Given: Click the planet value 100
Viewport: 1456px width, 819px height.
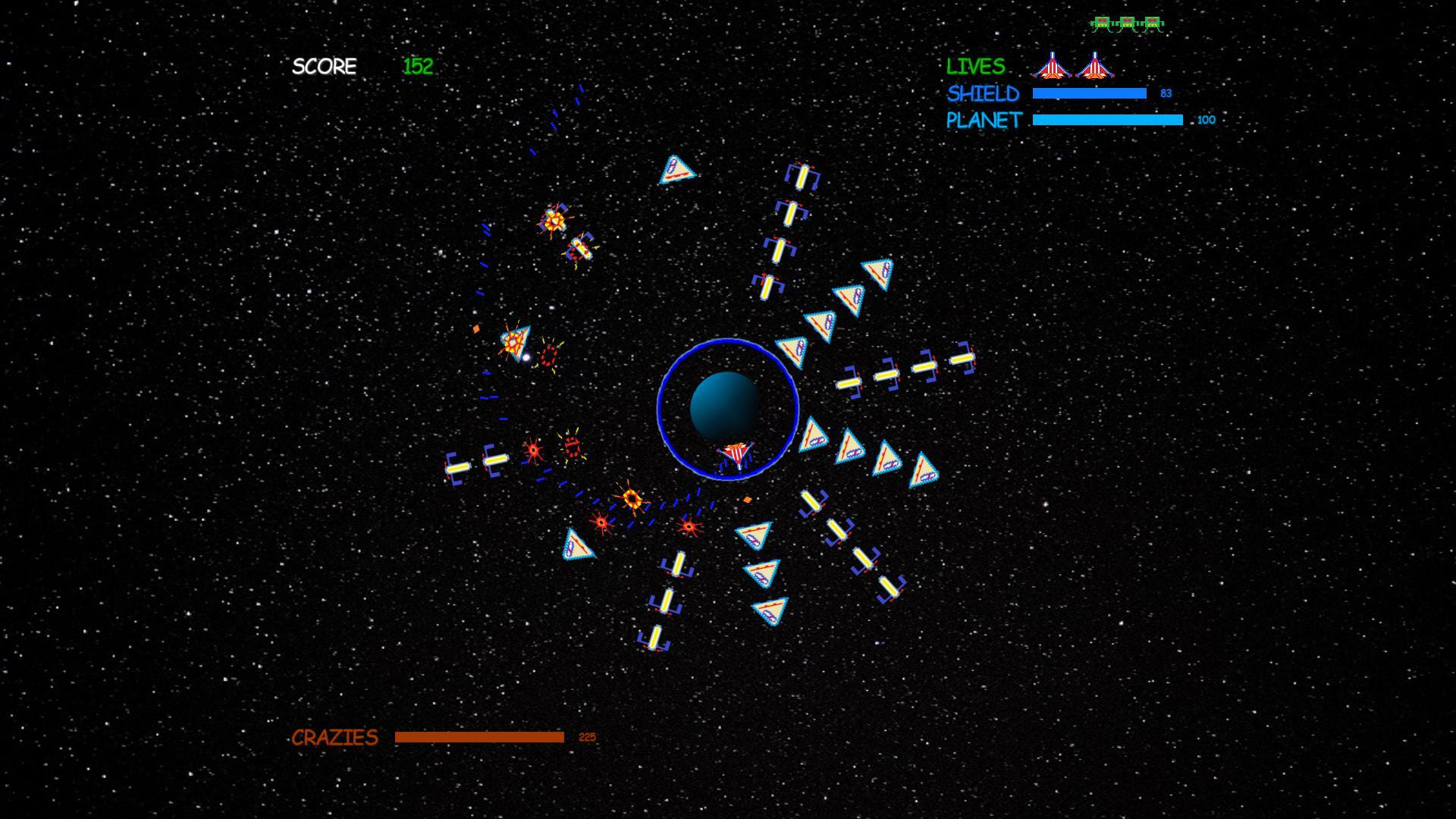Looking at the screenshot, I should pos(1206,120).
